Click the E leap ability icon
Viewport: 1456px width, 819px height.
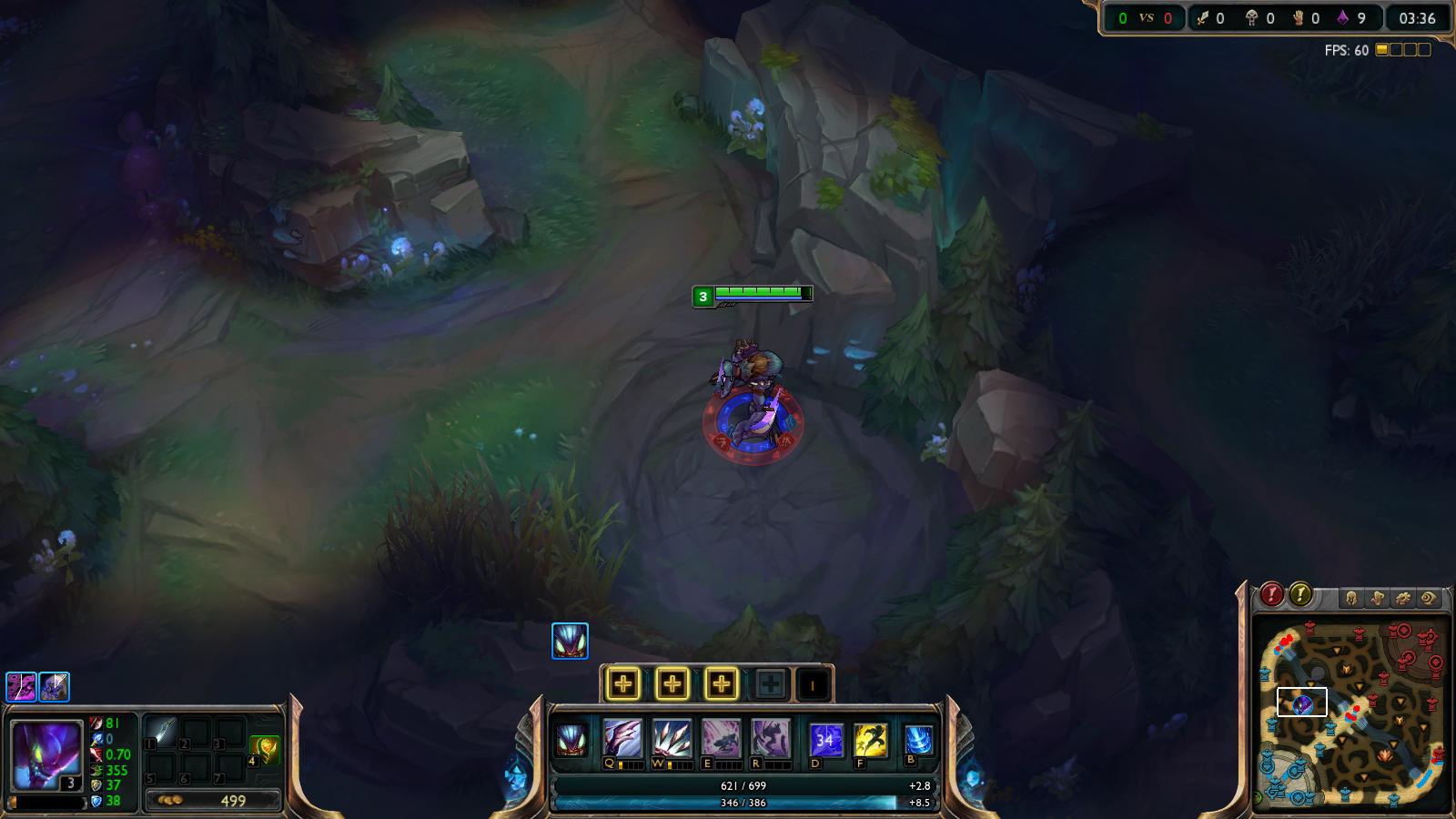[720, 737]
